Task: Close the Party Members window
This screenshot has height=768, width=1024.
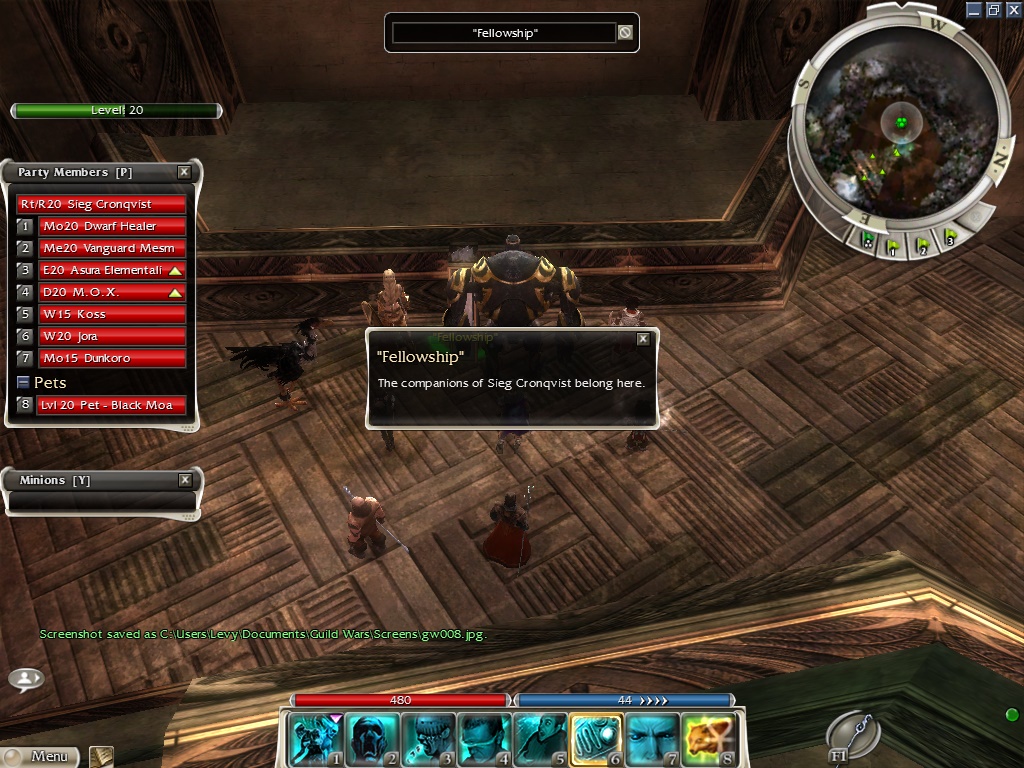Action: [x=184, y=172]
